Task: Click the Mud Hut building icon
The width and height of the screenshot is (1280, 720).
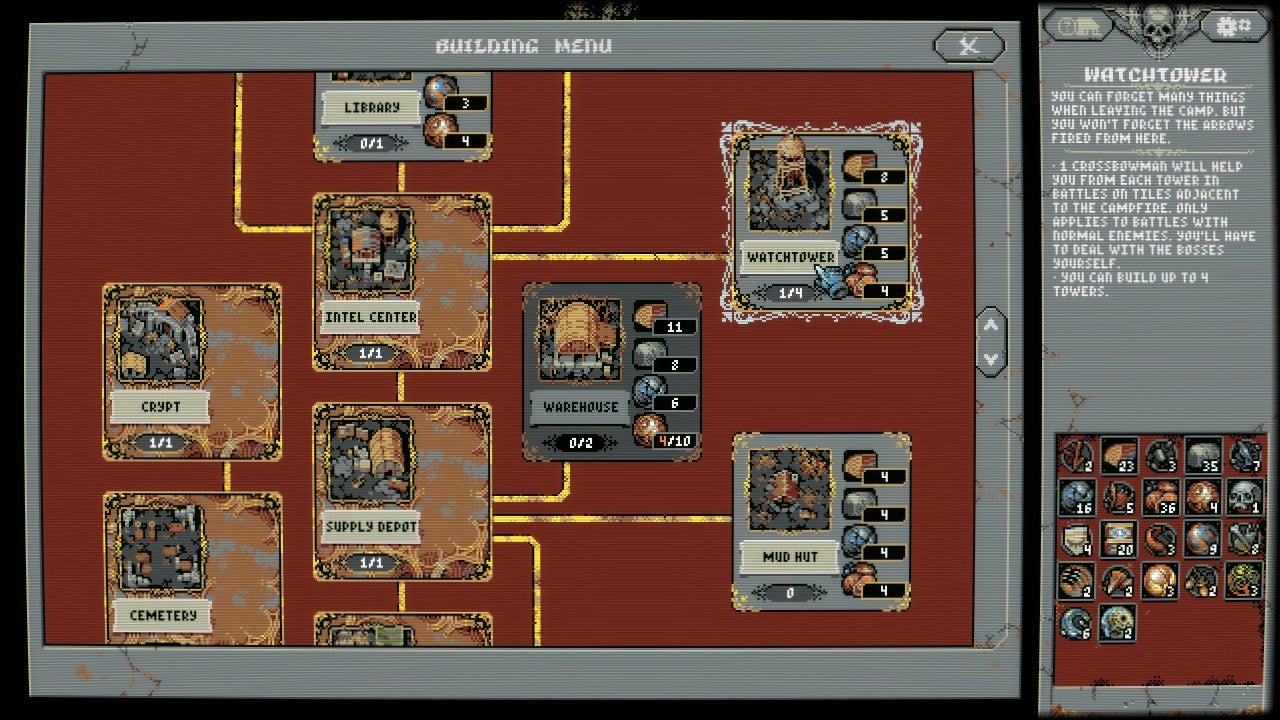Action: coord(788,490)
